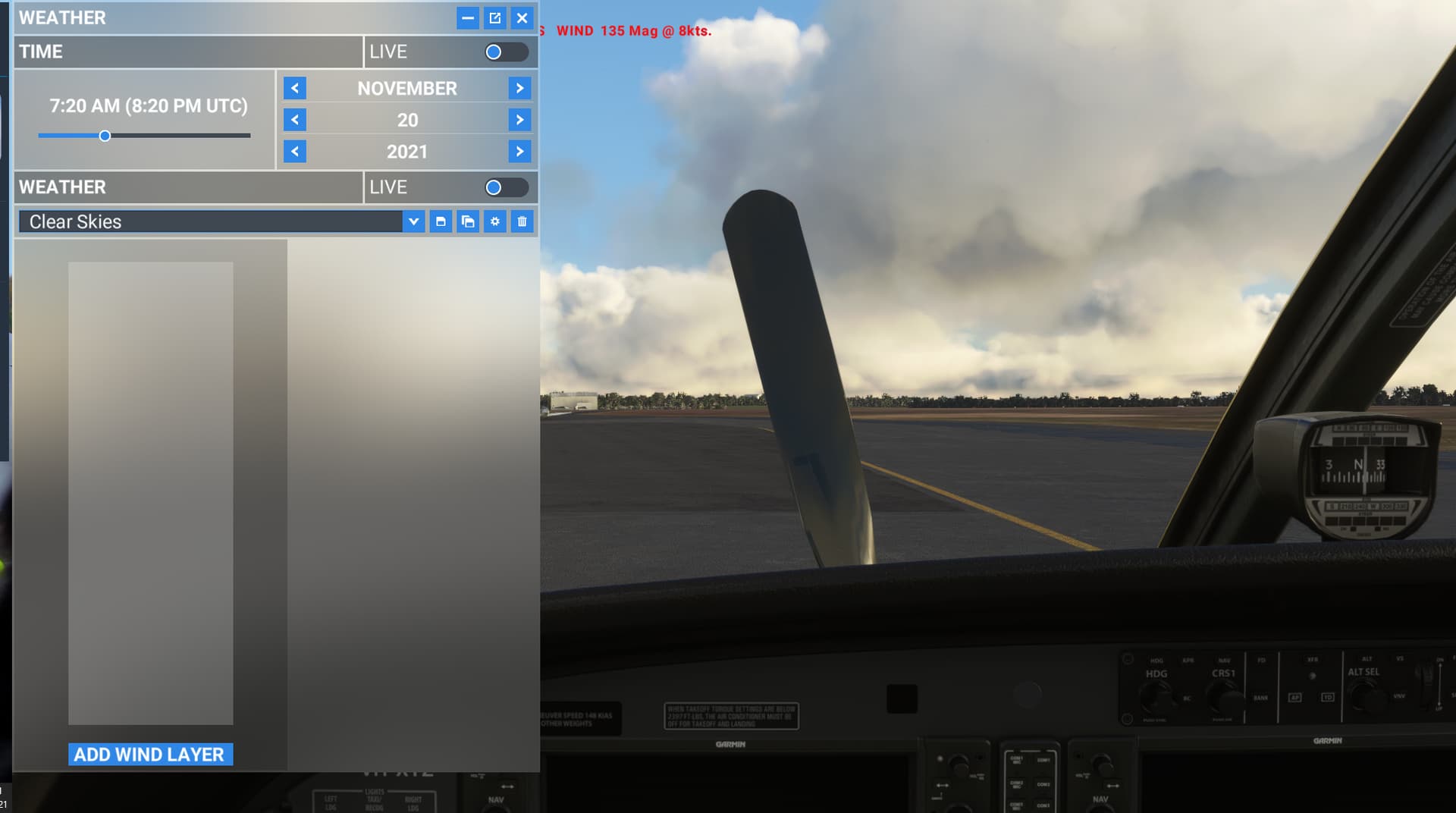The height and width of the screenshot is (813, 1456).
Task: Enable LIVE weather mode
Action: 507,187
